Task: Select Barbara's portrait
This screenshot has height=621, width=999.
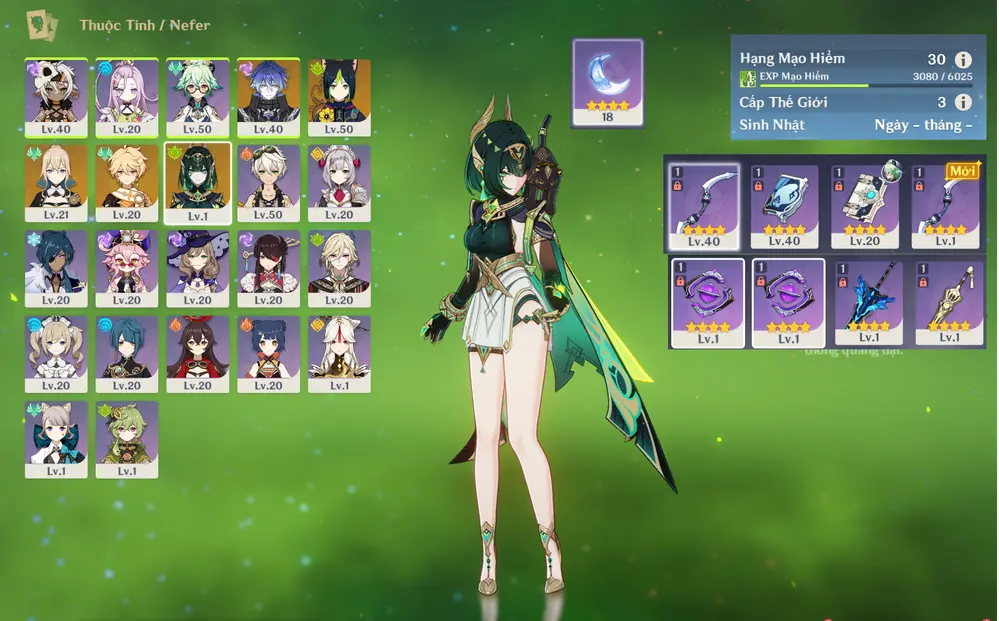Action: (56, 353)
